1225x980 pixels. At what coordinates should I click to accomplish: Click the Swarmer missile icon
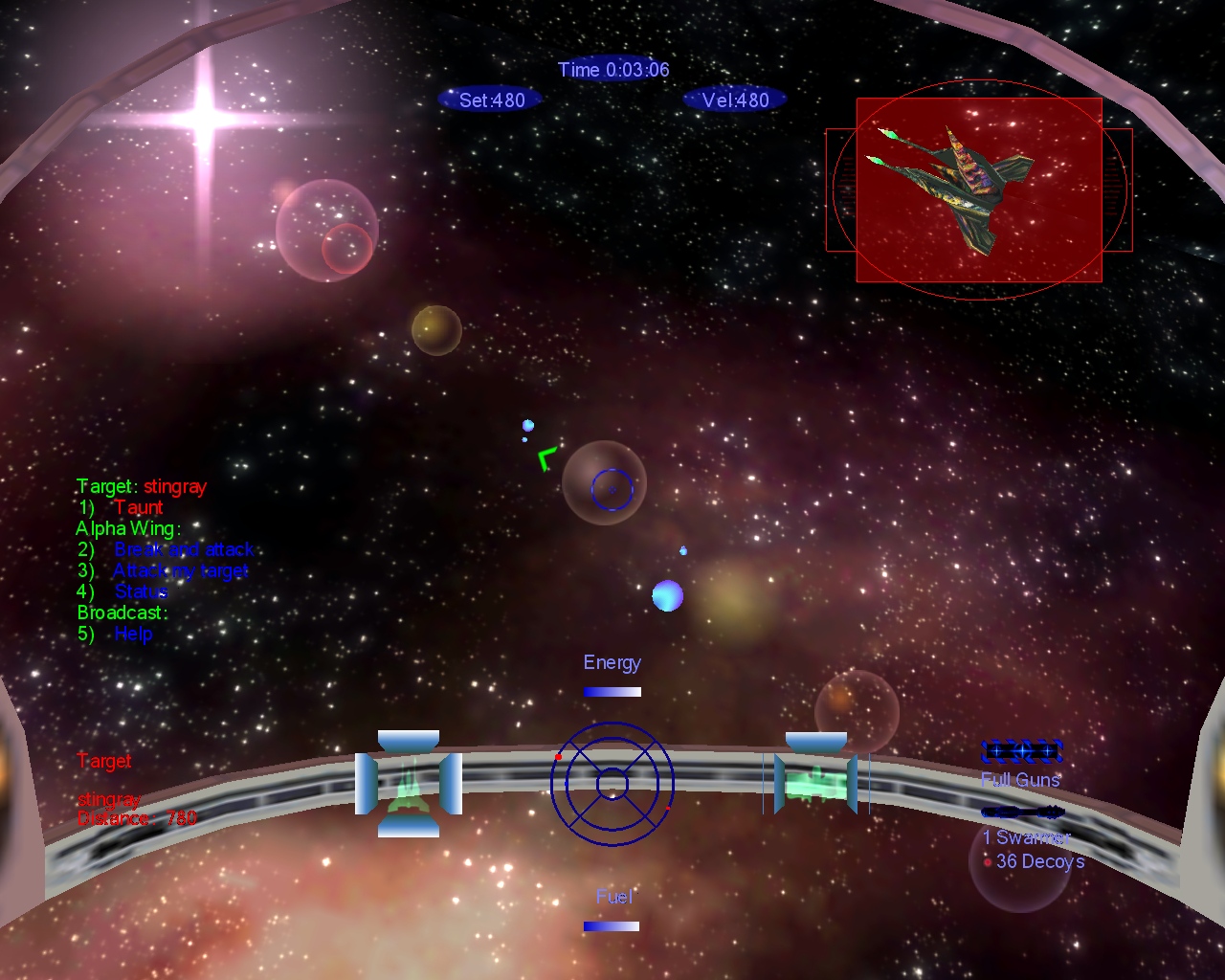[x=1024, y=812]
